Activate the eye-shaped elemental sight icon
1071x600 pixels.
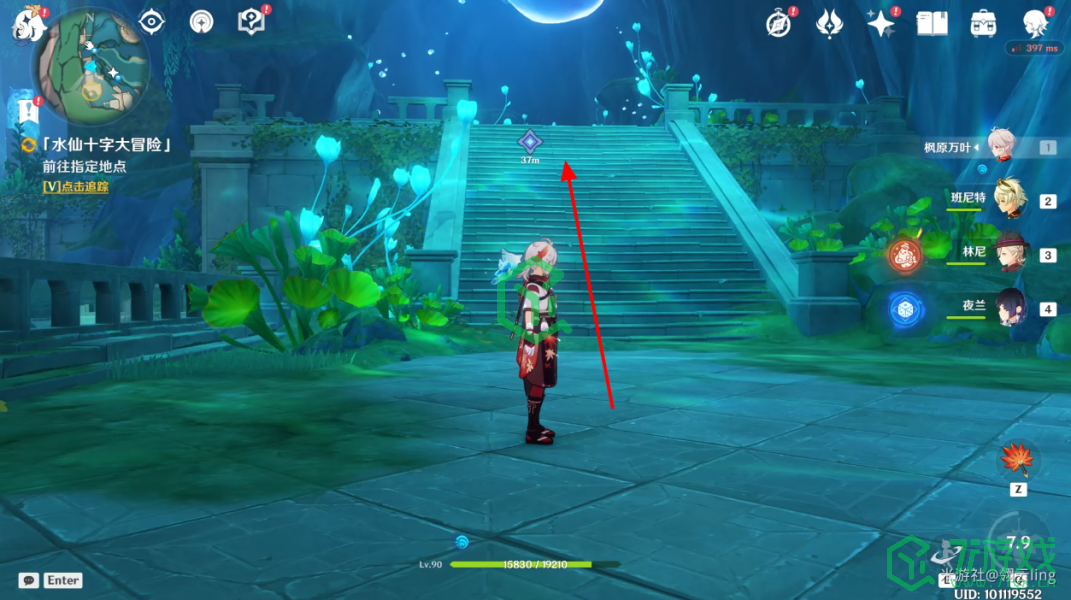(151, 21)
